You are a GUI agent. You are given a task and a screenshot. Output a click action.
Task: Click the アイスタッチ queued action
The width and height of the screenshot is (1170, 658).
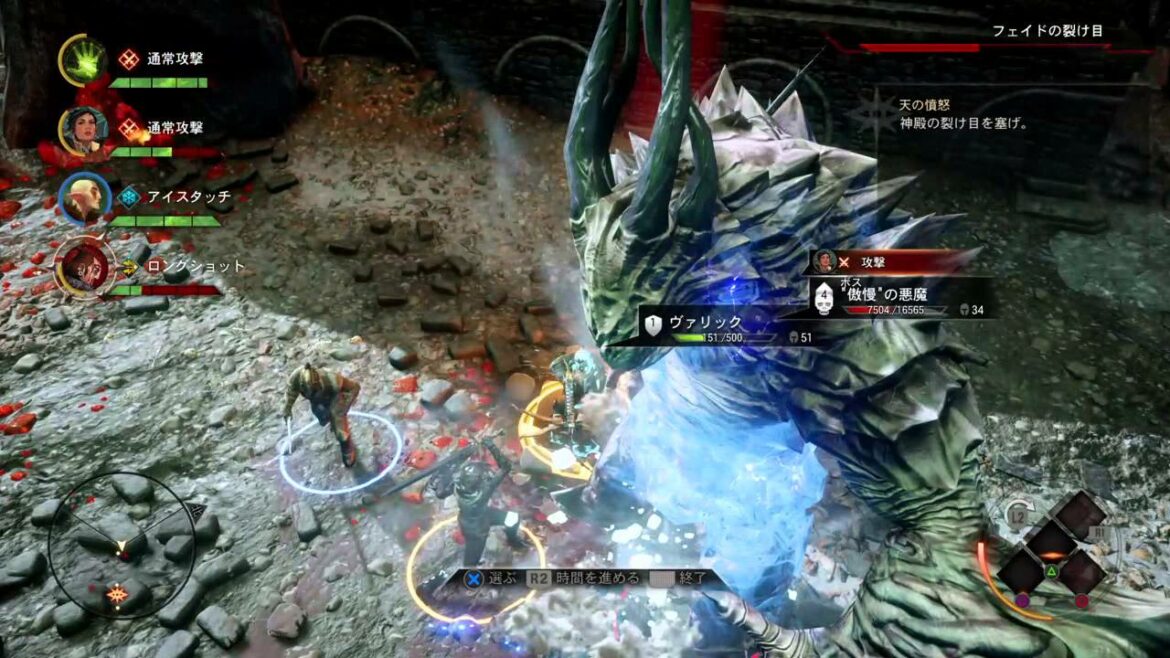click(188, 197)
